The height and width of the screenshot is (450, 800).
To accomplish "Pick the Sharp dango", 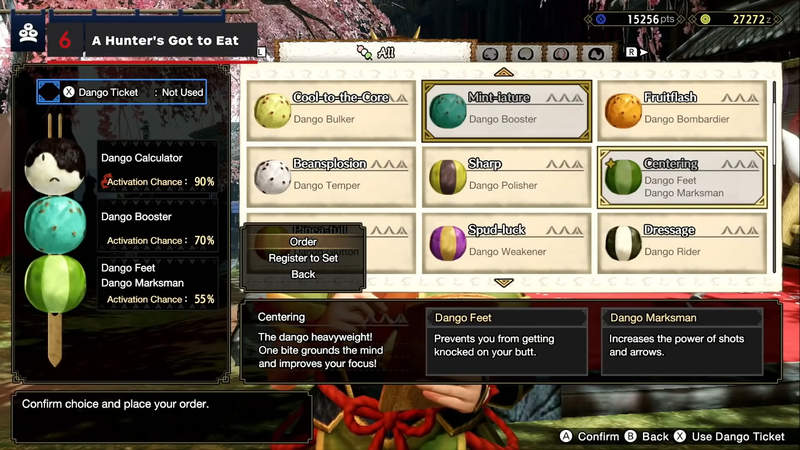I will (506, 177).
